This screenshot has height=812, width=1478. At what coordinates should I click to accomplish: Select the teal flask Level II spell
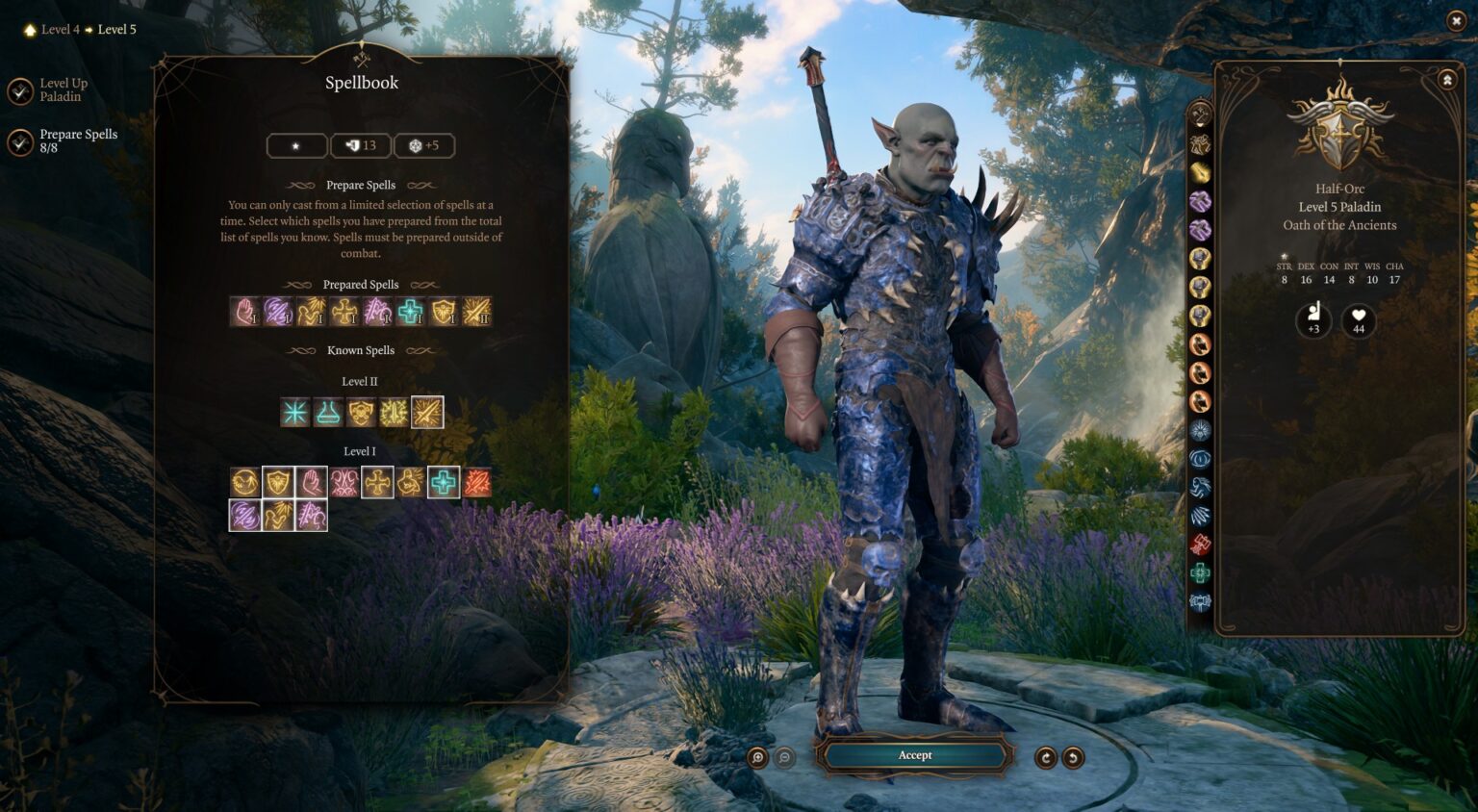328,413
